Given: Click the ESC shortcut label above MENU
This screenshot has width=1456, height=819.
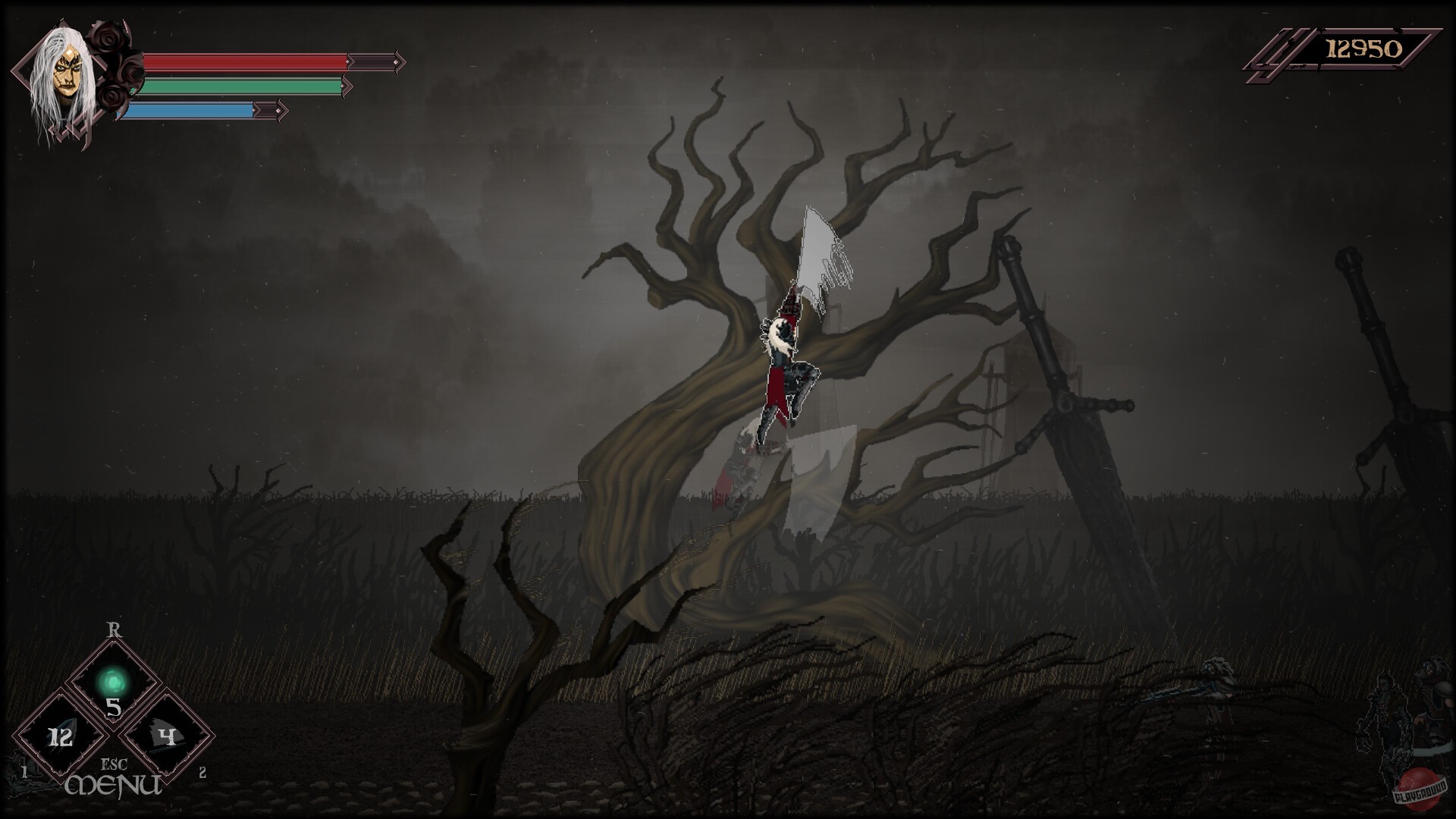Looking at the screenshot, I should pos(115,764).
